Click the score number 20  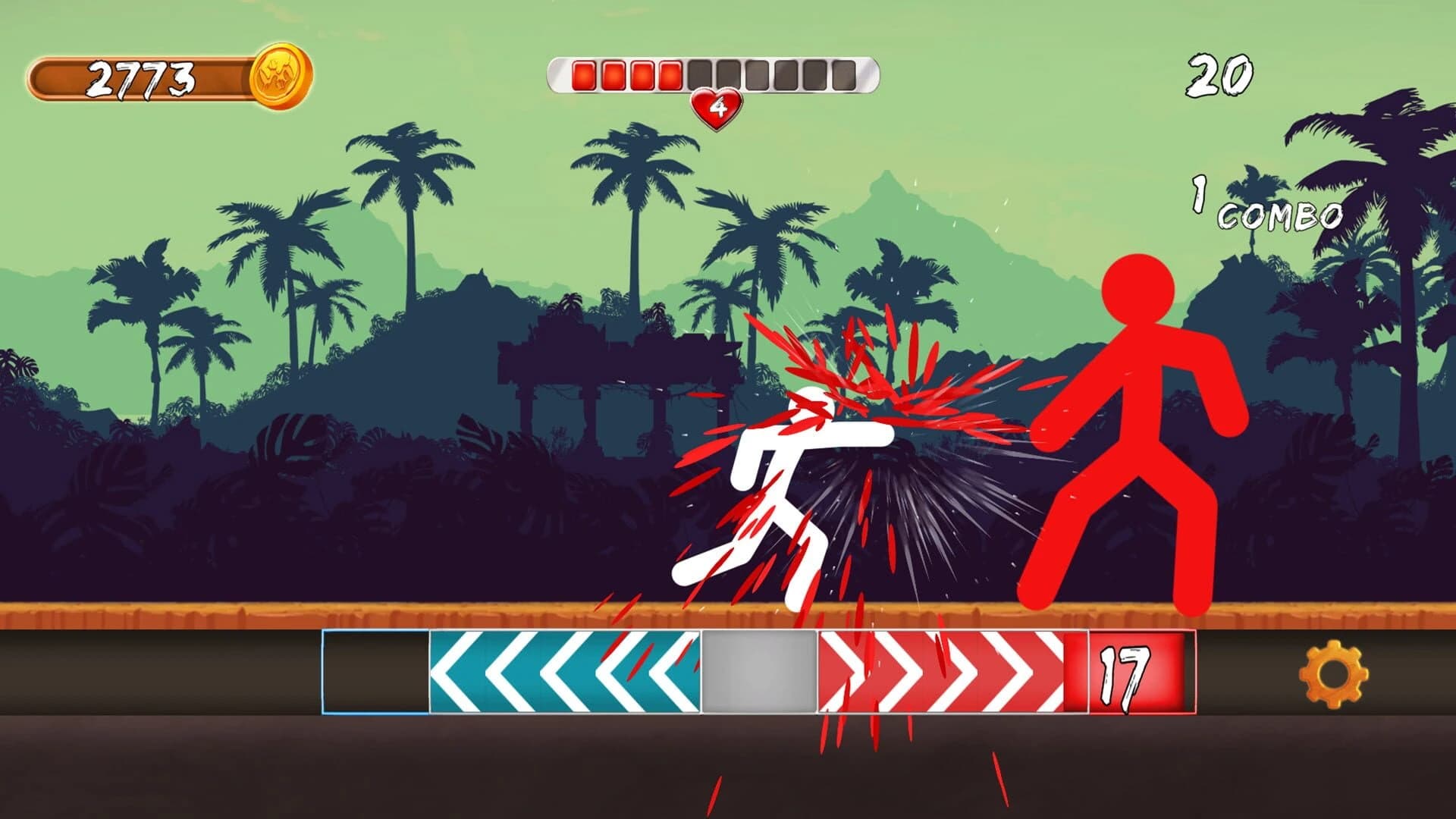click(1220, 73)
